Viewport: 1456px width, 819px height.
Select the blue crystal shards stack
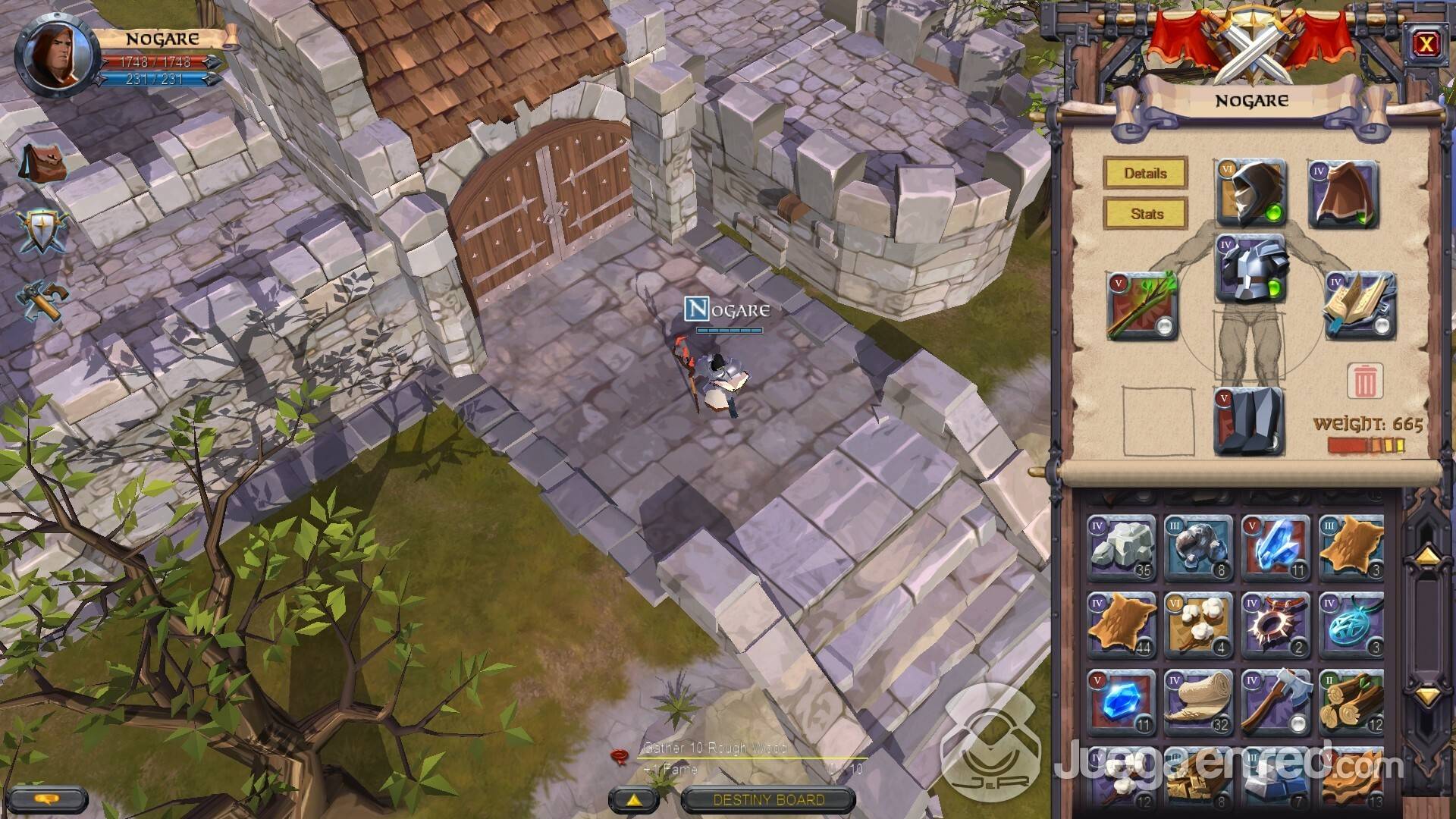click(1276, 548)
